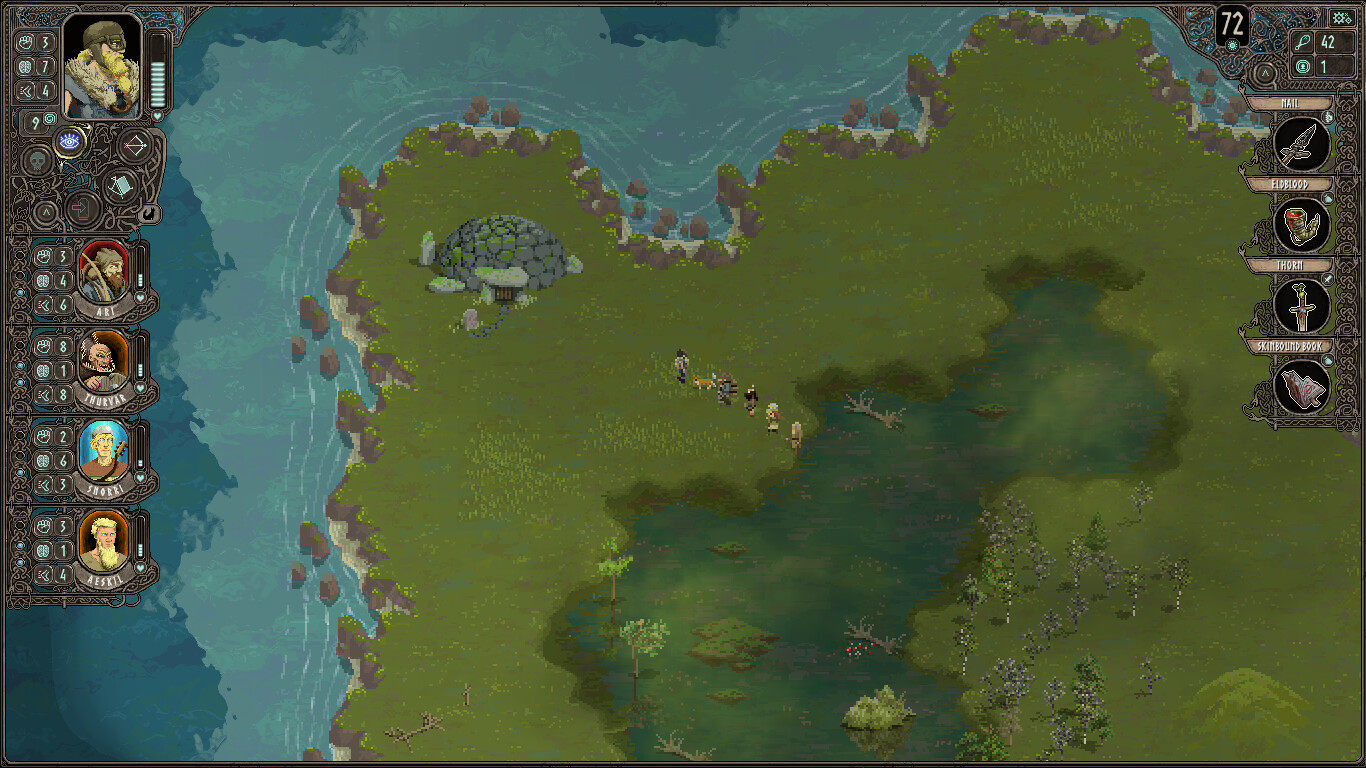Select the glowing eye ability icon

70,141
